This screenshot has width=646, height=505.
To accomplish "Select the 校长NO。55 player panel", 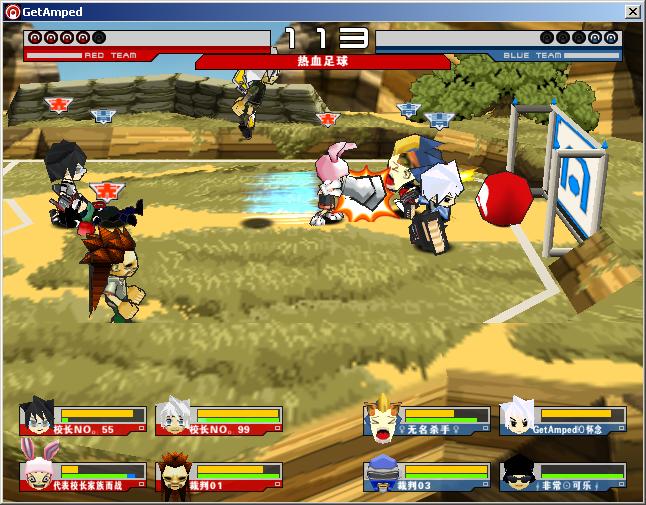I will 82,420.
